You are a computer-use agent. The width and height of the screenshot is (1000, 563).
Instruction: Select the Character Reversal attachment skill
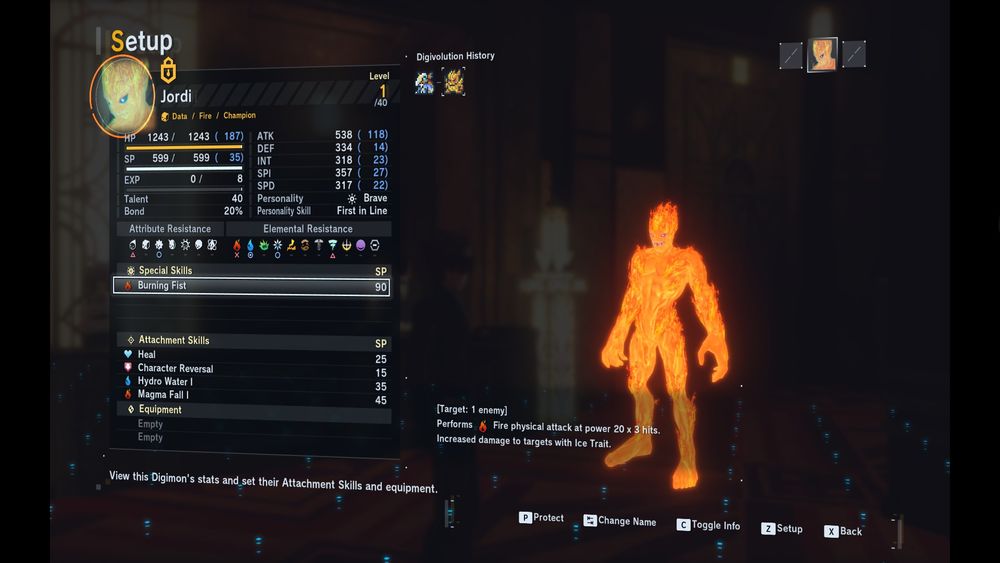tap(250, 369)
